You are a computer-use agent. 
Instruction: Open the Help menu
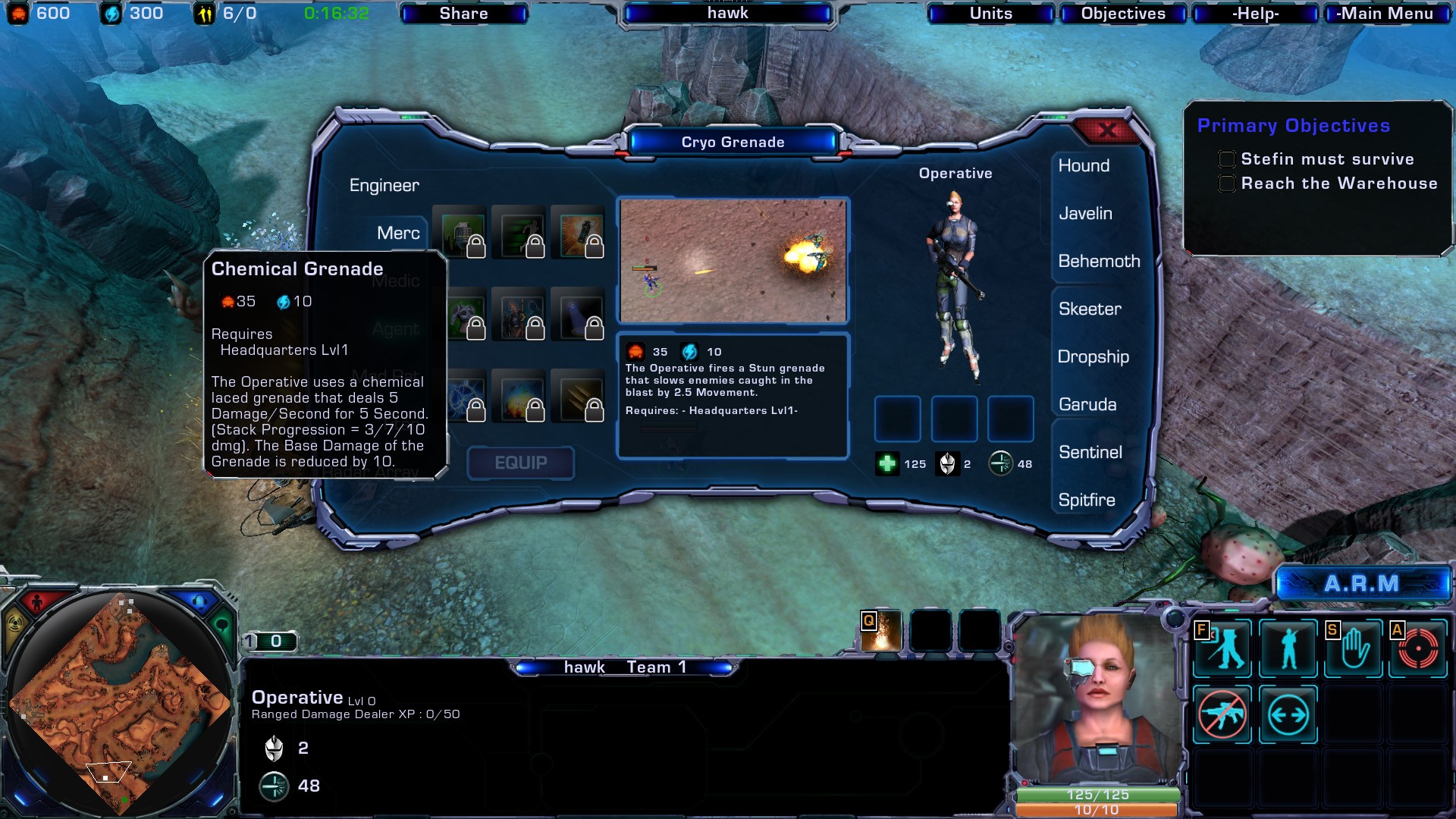point(1255,14)
